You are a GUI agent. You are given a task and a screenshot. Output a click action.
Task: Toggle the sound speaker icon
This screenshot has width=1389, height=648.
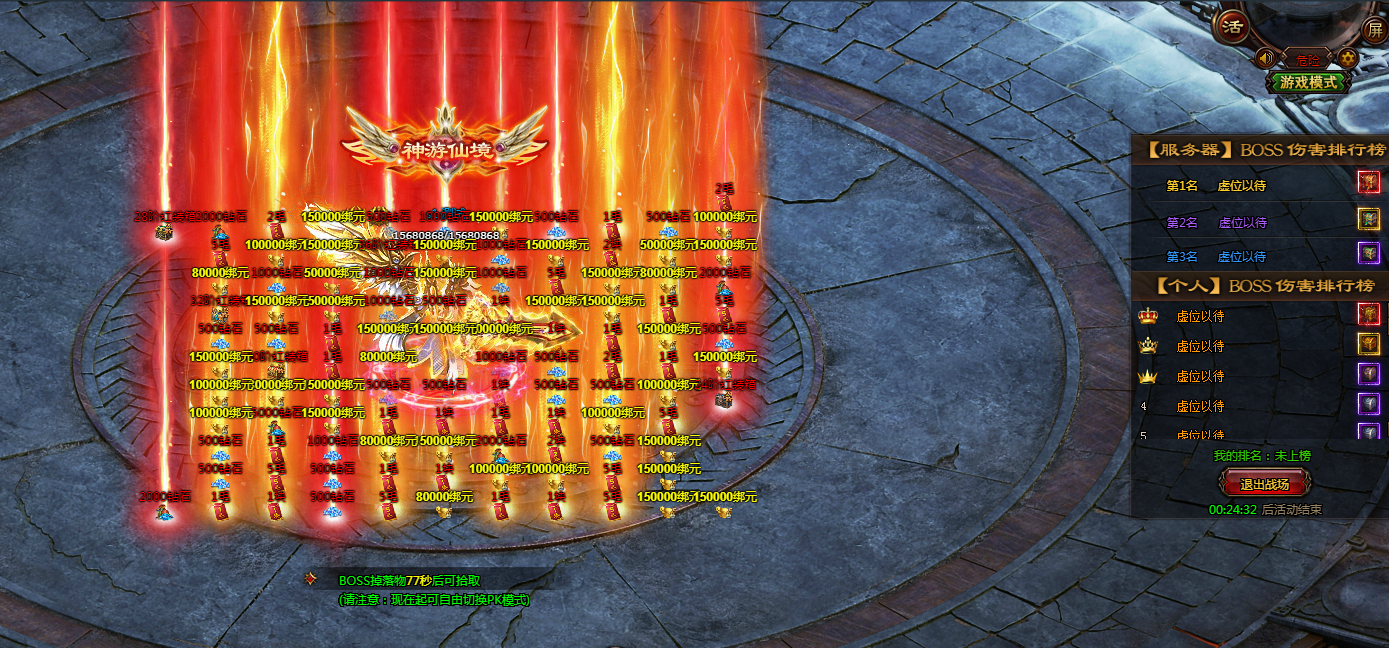[1265, 58]
